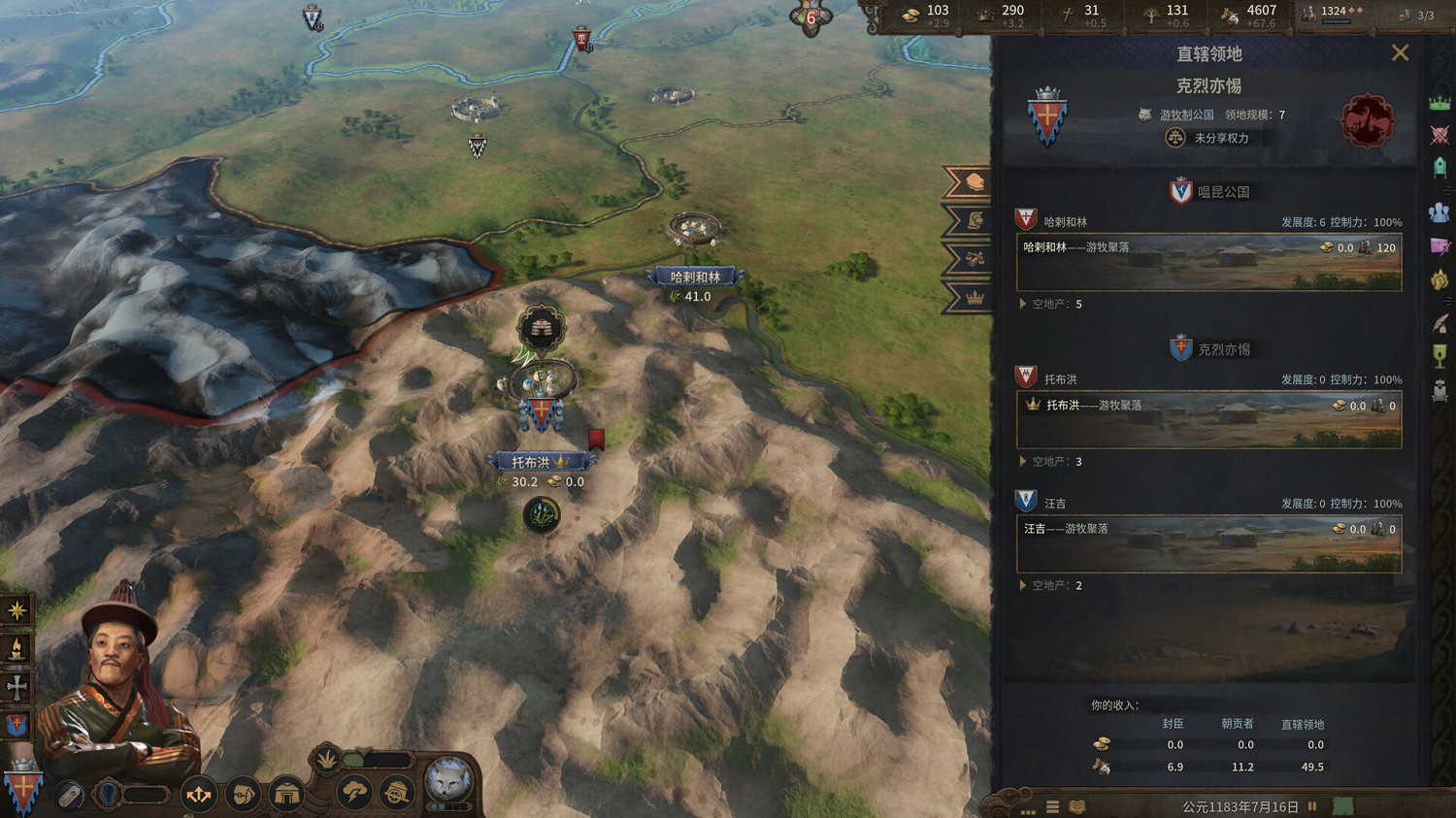Pause the game with the pause button
The image size is (1456, 818).
1311,805
